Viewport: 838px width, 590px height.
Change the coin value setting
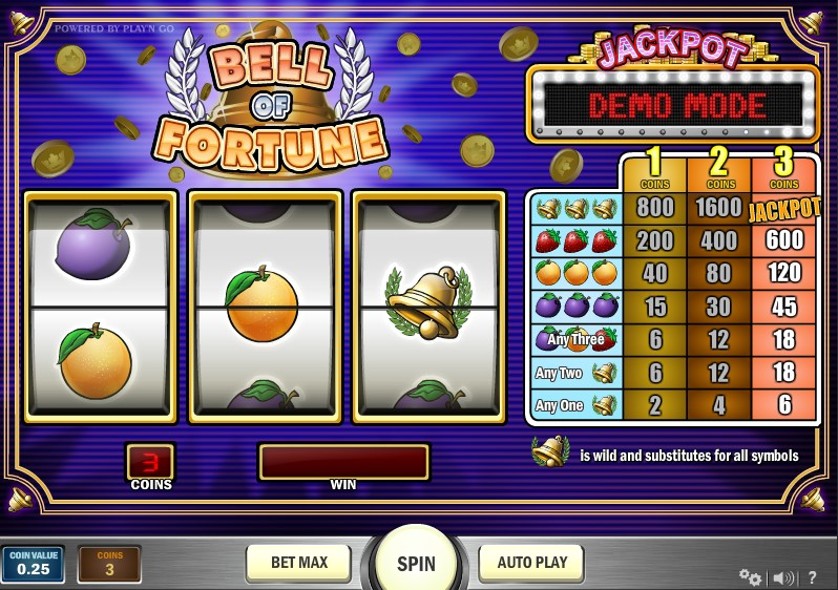tap(33, 564)
